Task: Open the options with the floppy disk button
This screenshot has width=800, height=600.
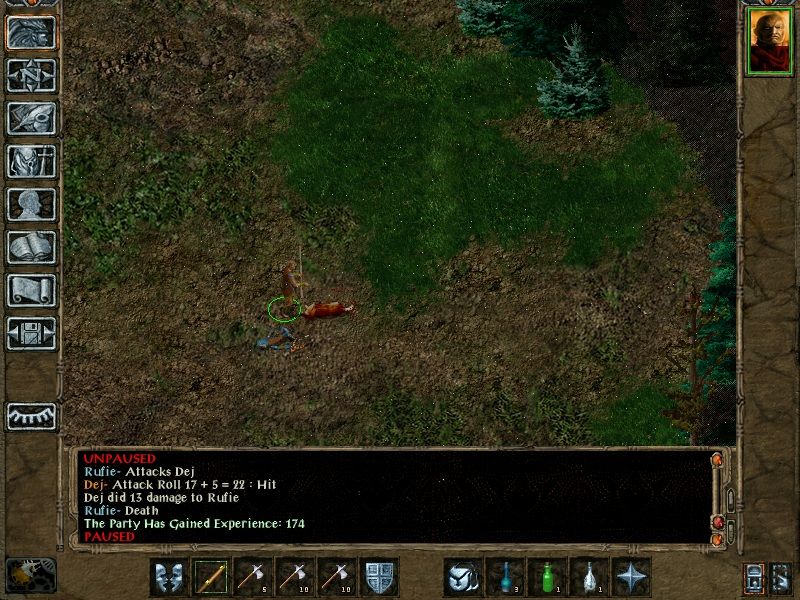Action: tap(32, 333)
